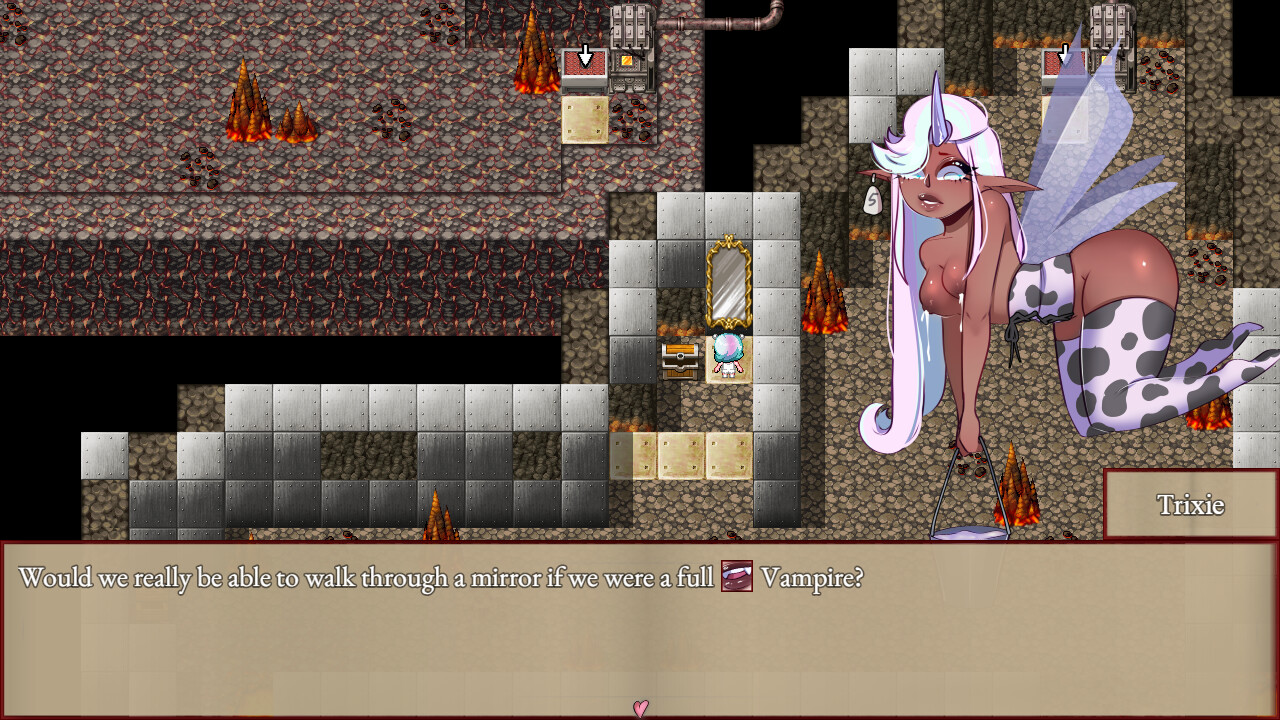
Task: Click the Vampire fangs icon in dialogue text
Action: [x=735, y=577]
